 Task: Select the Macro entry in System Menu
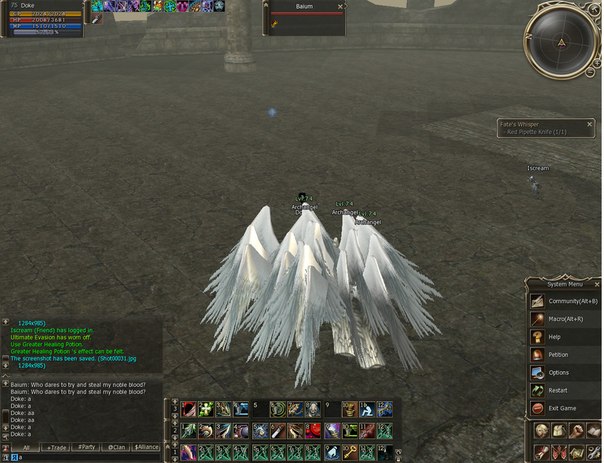pos(564,319)
